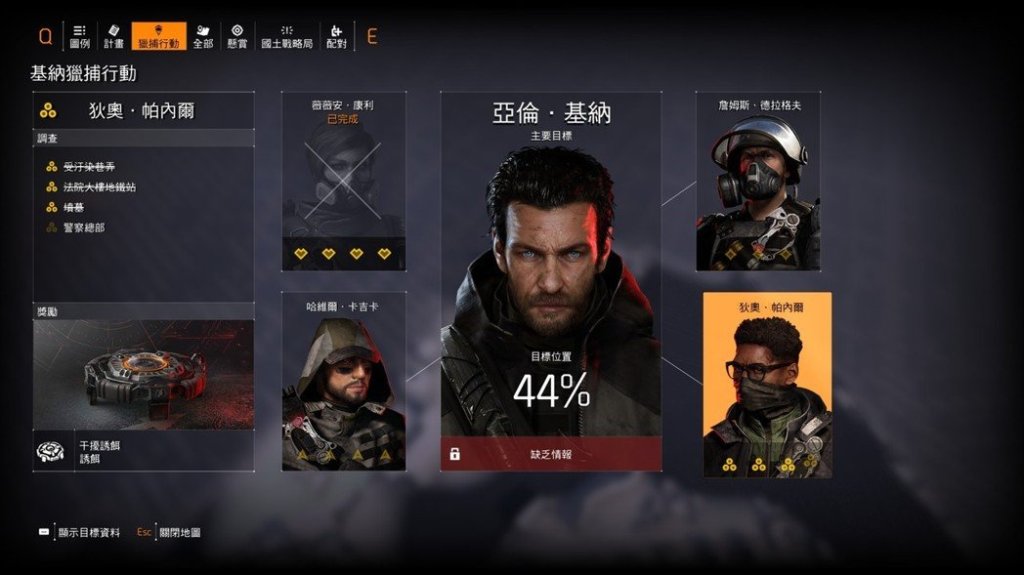The width and height of the screenshot is (1024, 575).
Task: Open the 懸賞 bounties tab
Action: (x=237, y=37)
